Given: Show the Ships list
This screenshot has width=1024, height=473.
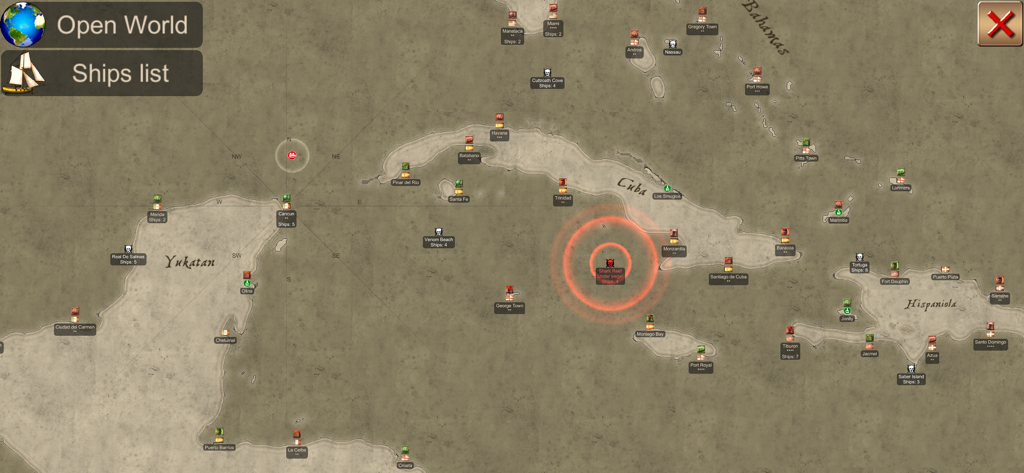Looking at the screenshot, I should [x=101, y=73].
